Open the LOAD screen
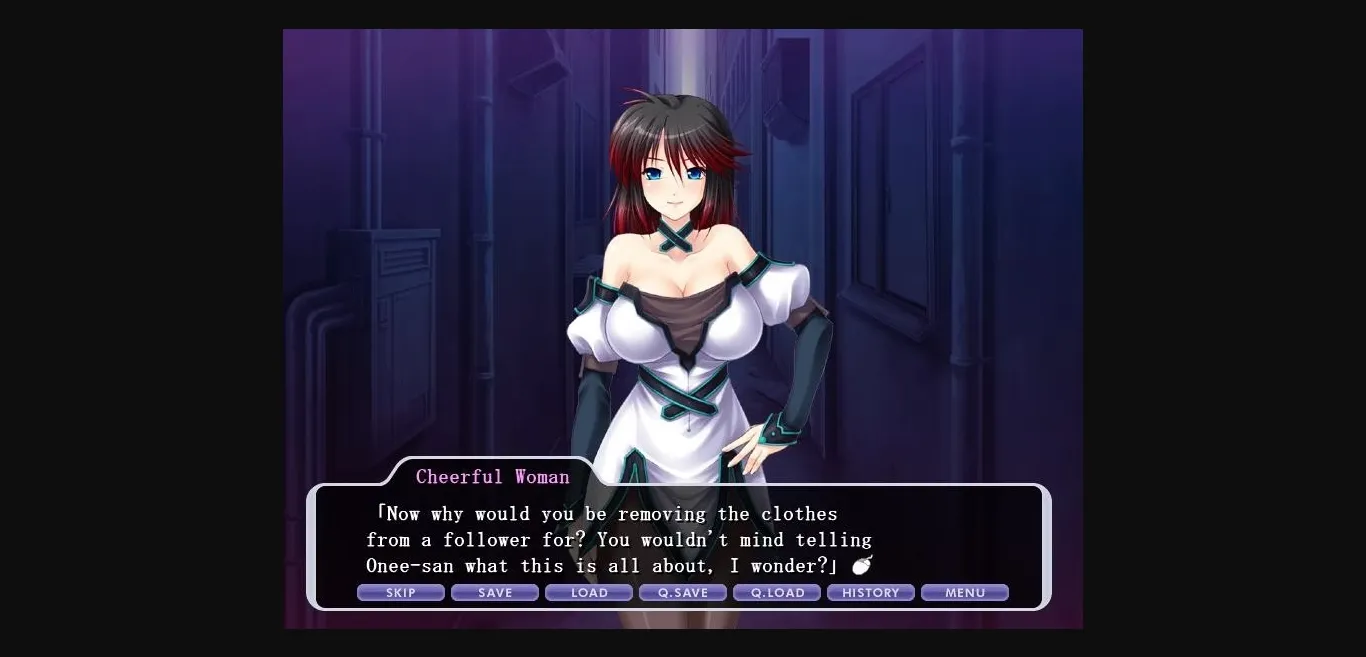Viewport: 1366px width, 657px height. tap(589, 593)
